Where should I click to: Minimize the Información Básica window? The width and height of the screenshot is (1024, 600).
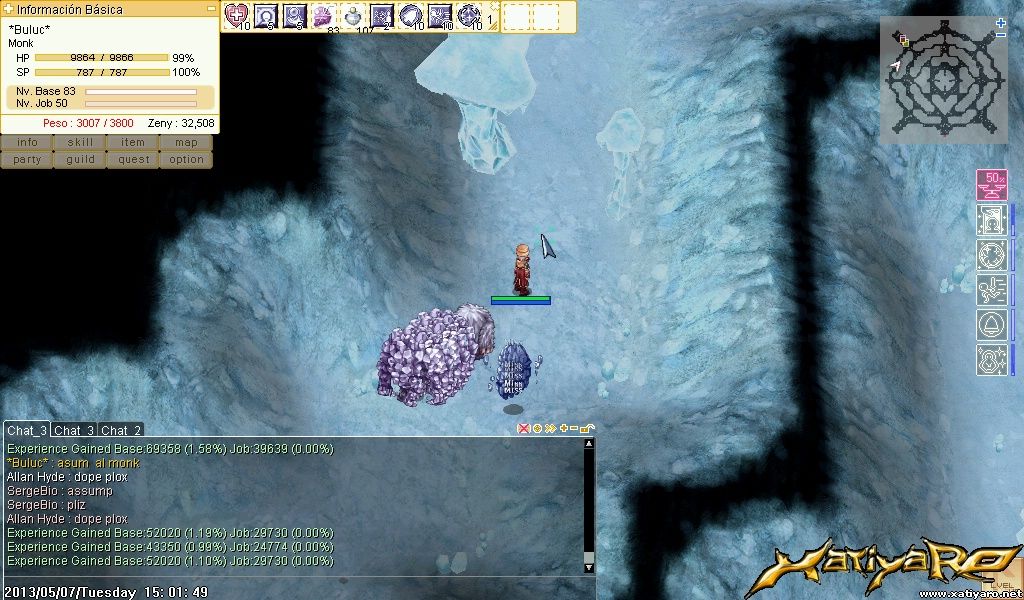(211, 8)
